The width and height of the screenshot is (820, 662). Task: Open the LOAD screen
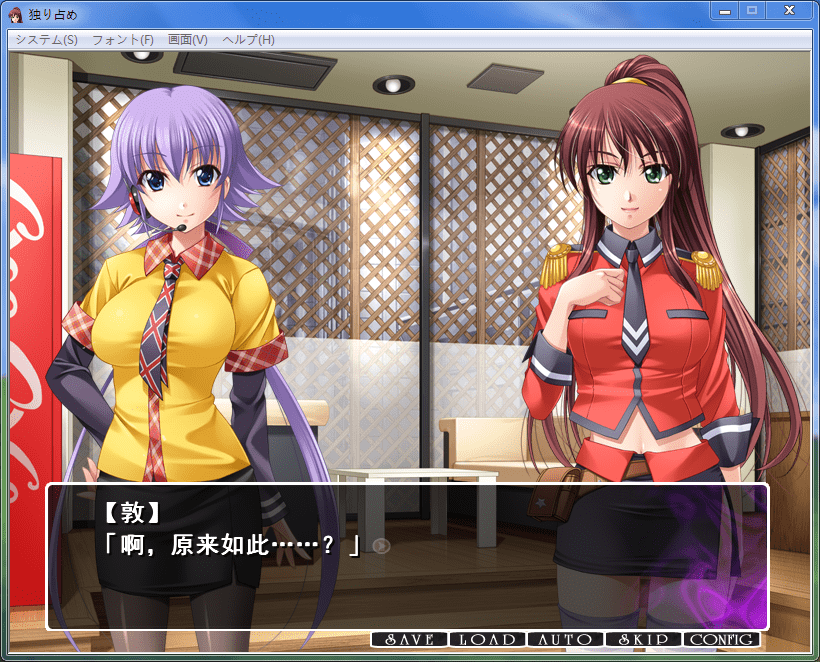[487, 639]
